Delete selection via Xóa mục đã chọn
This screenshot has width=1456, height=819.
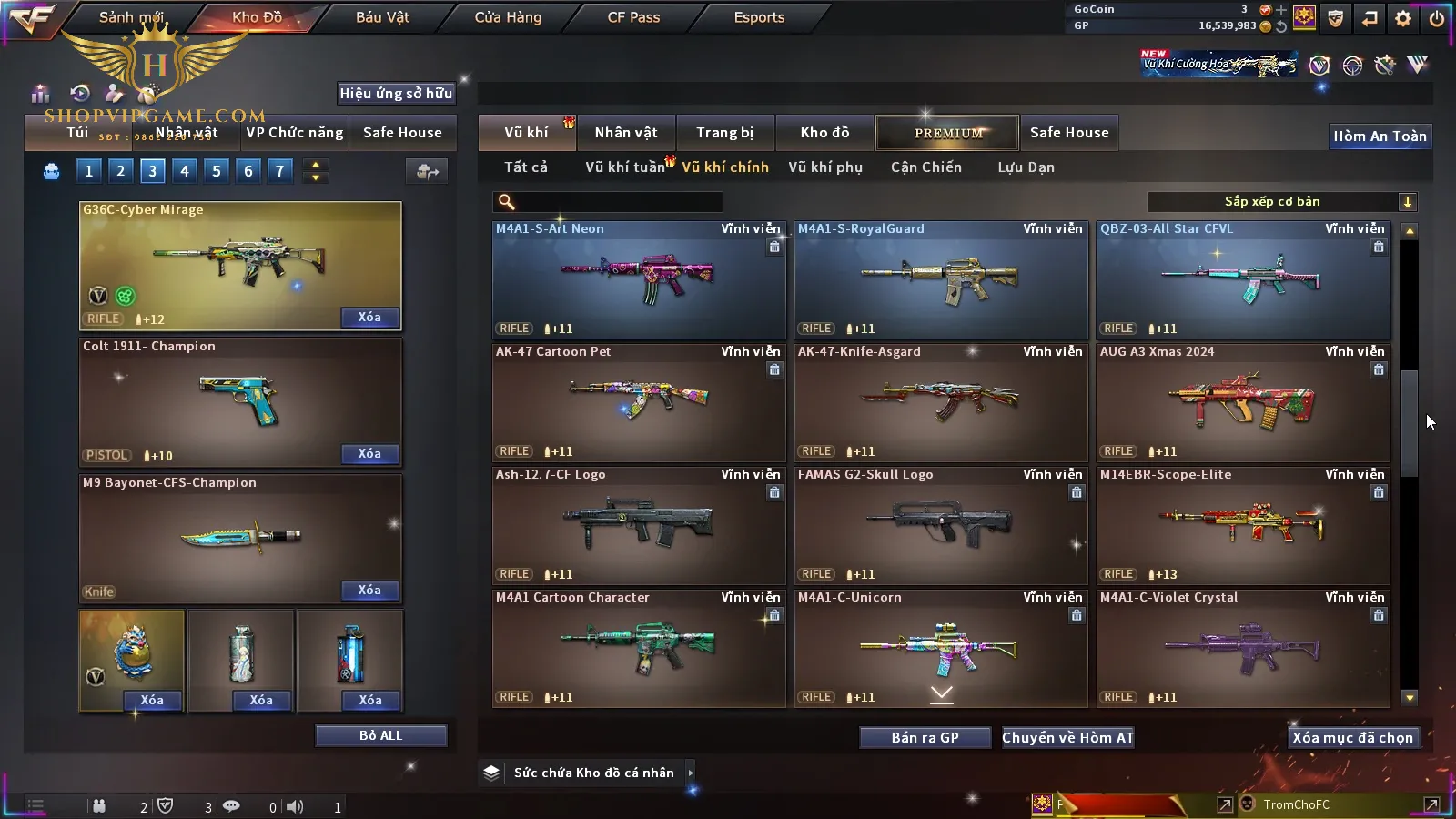1352,738
